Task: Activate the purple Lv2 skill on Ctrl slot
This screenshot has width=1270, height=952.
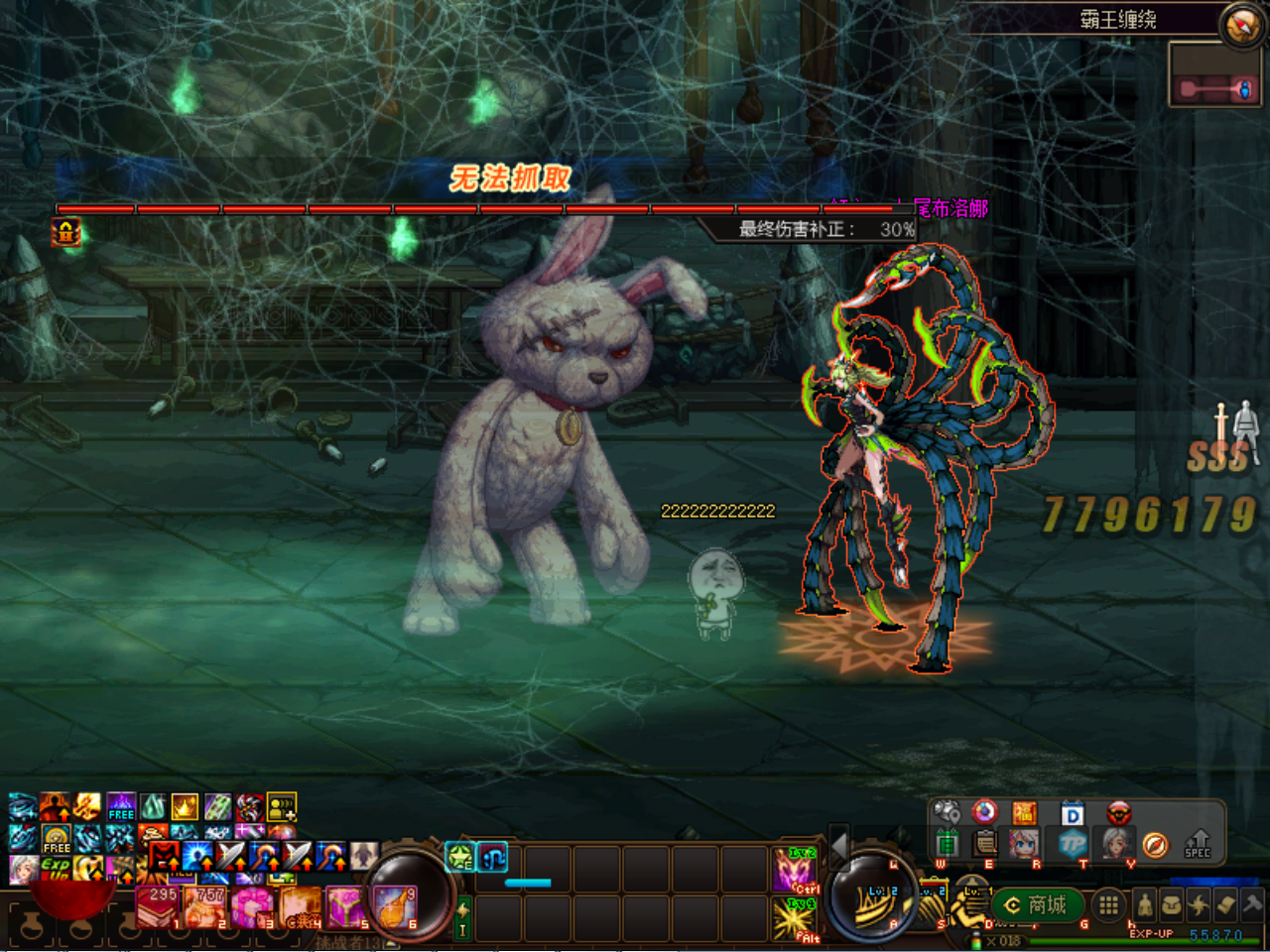Action: (795, 869)
